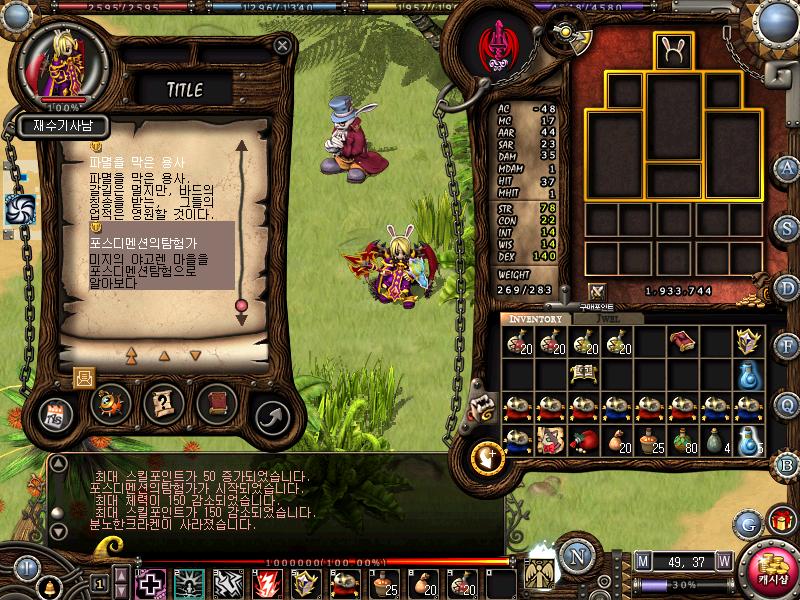Image resolution: width=800 pixels, height=600 pixels.
Task: Close the Title window
Action: pyautogui.click(x=283, y=46)
